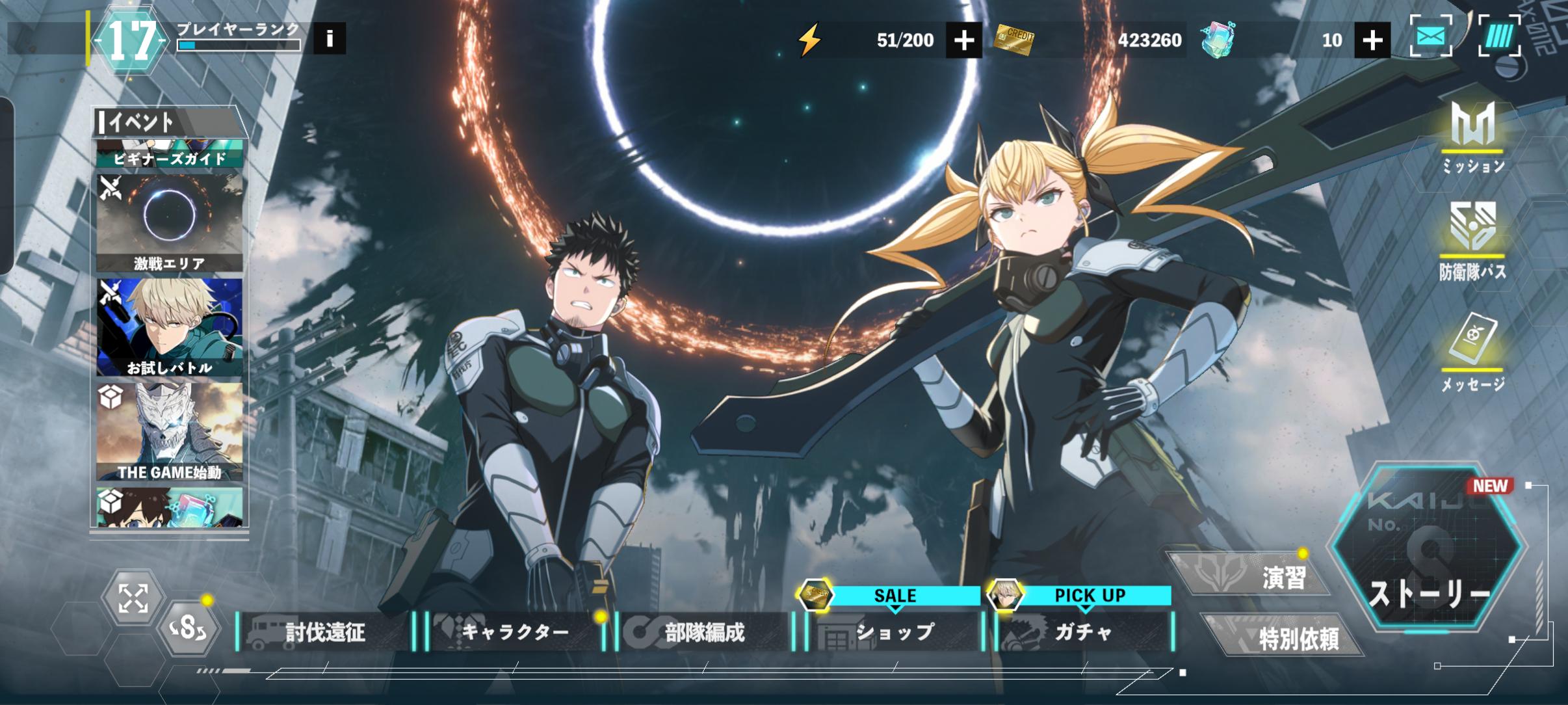This screenshot has width=1568, height=705.
Task: Select 討伐遠征 expedition menu
Action: click(325, 632)
